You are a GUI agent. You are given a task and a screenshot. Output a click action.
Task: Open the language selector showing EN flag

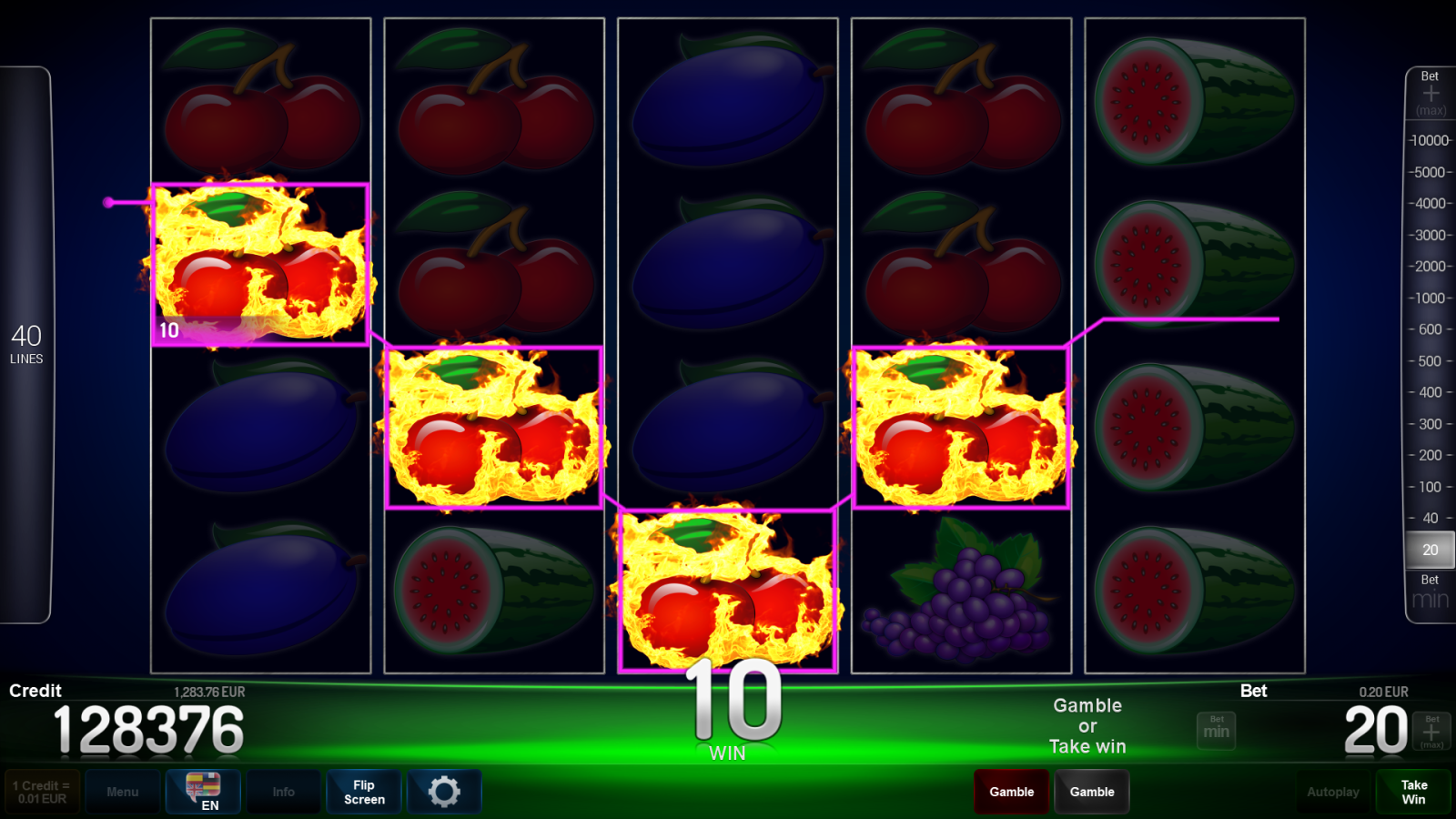(203, 791)
